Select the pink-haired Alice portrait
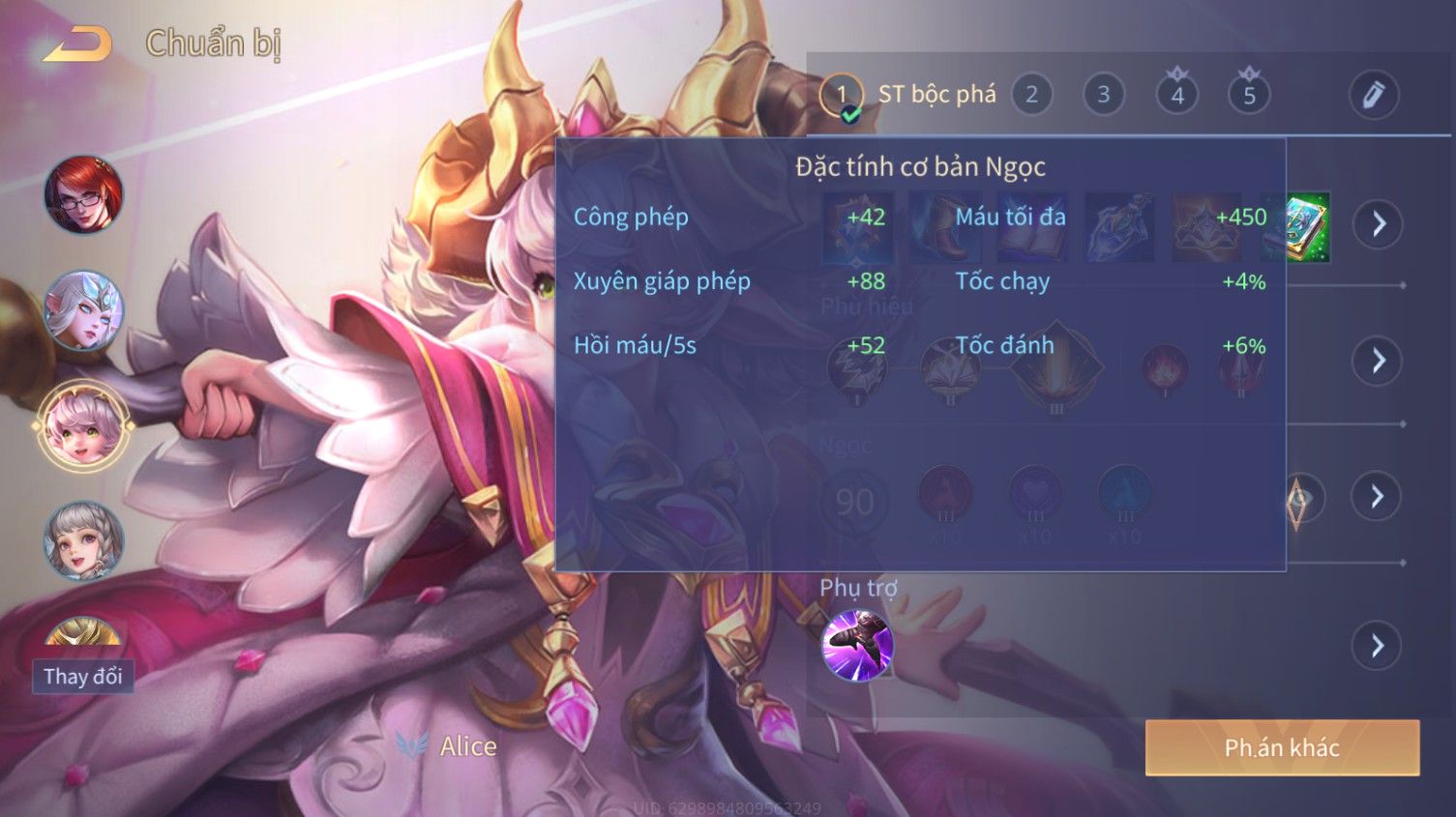Image resolution: width=1456 pixels, height=817 pixels. (x=84, y=426)
